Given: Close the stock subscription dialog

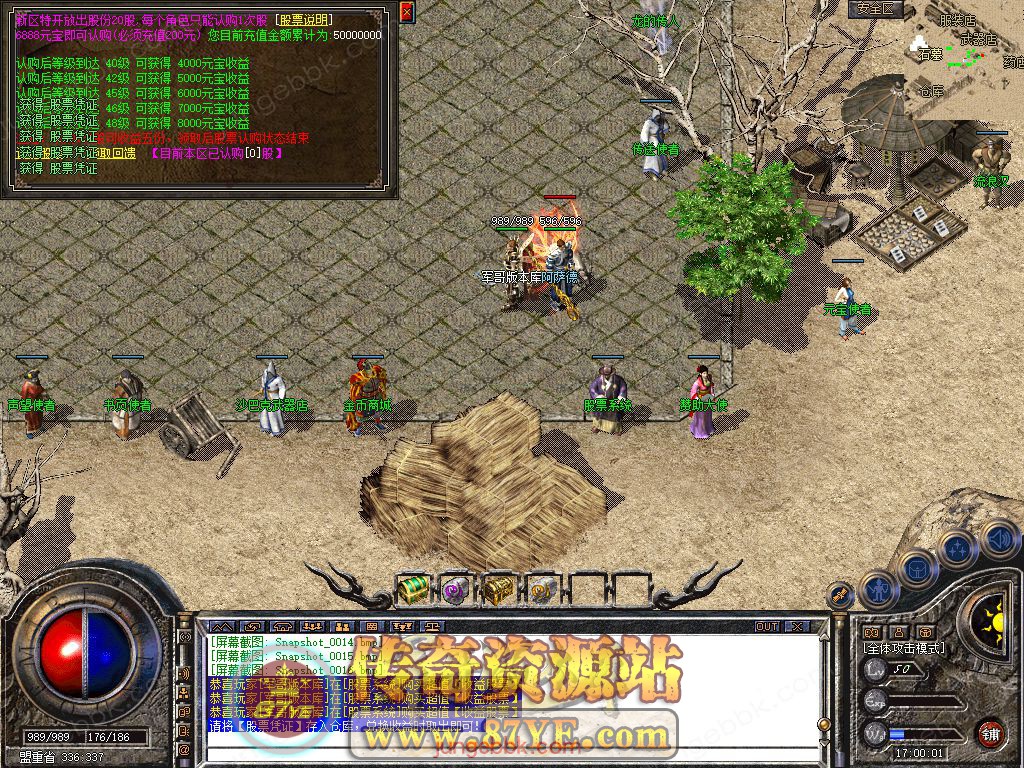Looking at the screenshot, I should (406, 12).
